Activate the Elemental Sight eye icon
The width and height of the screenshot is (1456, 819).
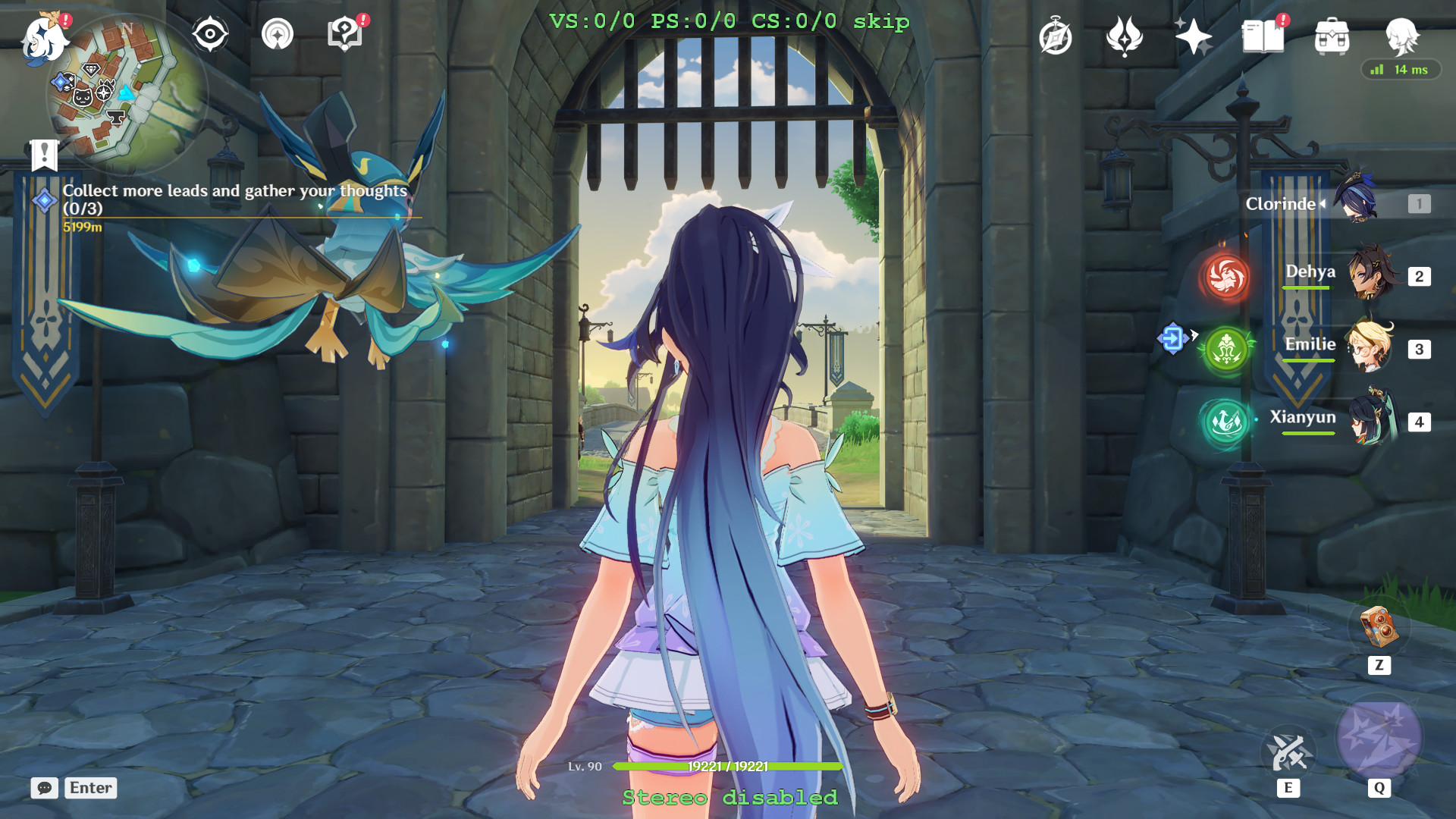coord(210,34)
